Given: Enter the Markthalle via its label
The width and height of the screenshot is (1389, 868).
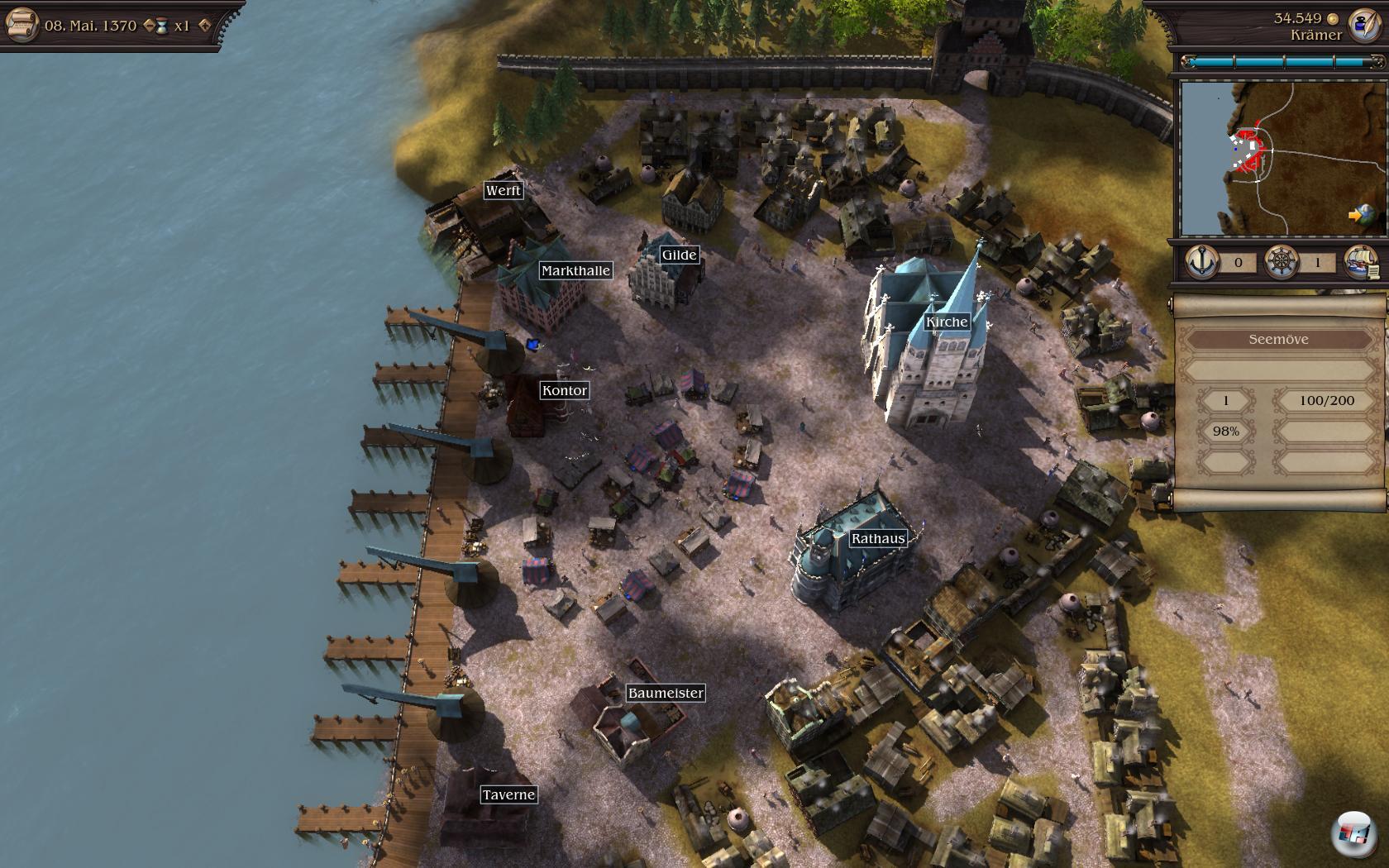Looking at the screenshot, I should (575, 270).
